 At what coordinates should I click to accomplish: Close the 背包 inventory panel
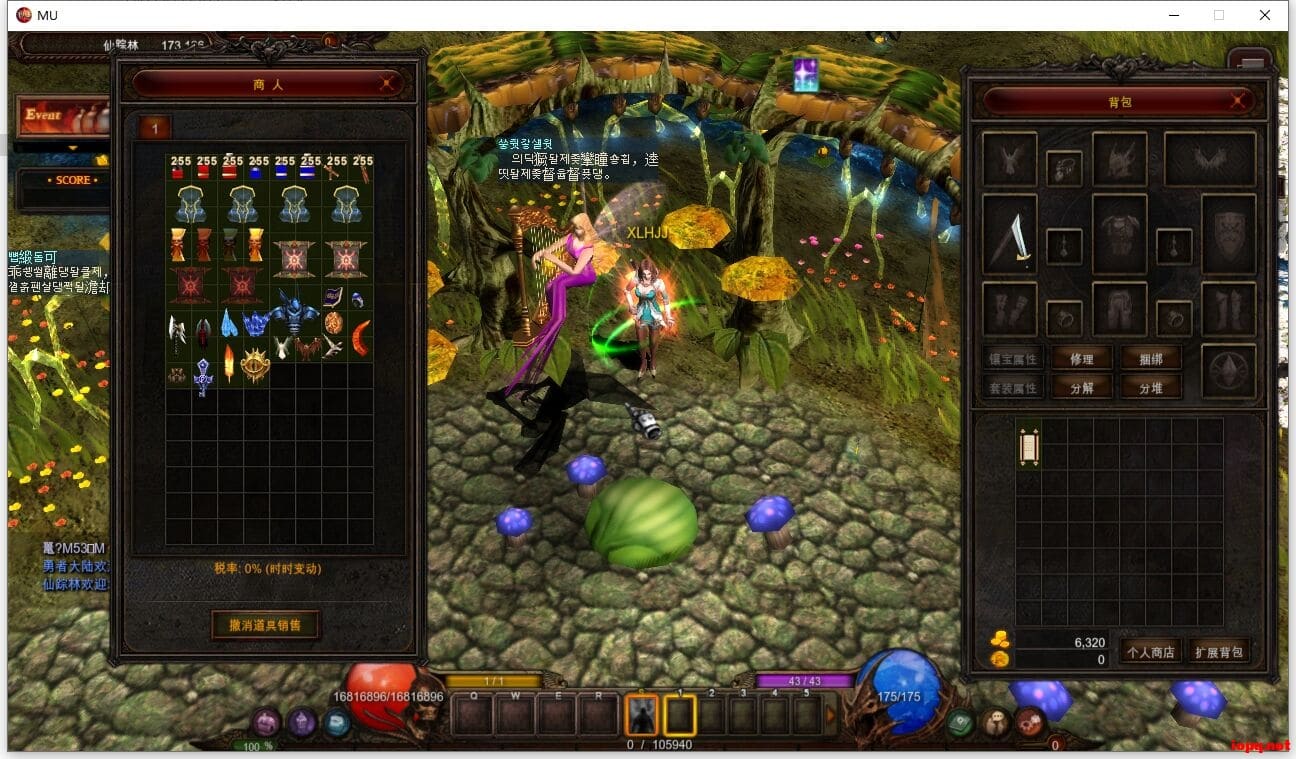[x=1238, y=101]
